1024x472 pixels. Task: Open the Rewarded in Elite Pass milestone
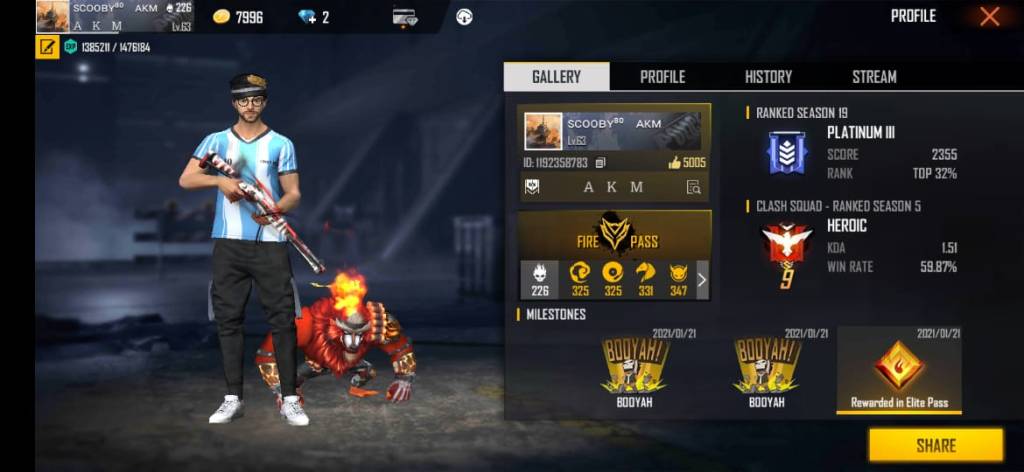[x=899, y=370]
